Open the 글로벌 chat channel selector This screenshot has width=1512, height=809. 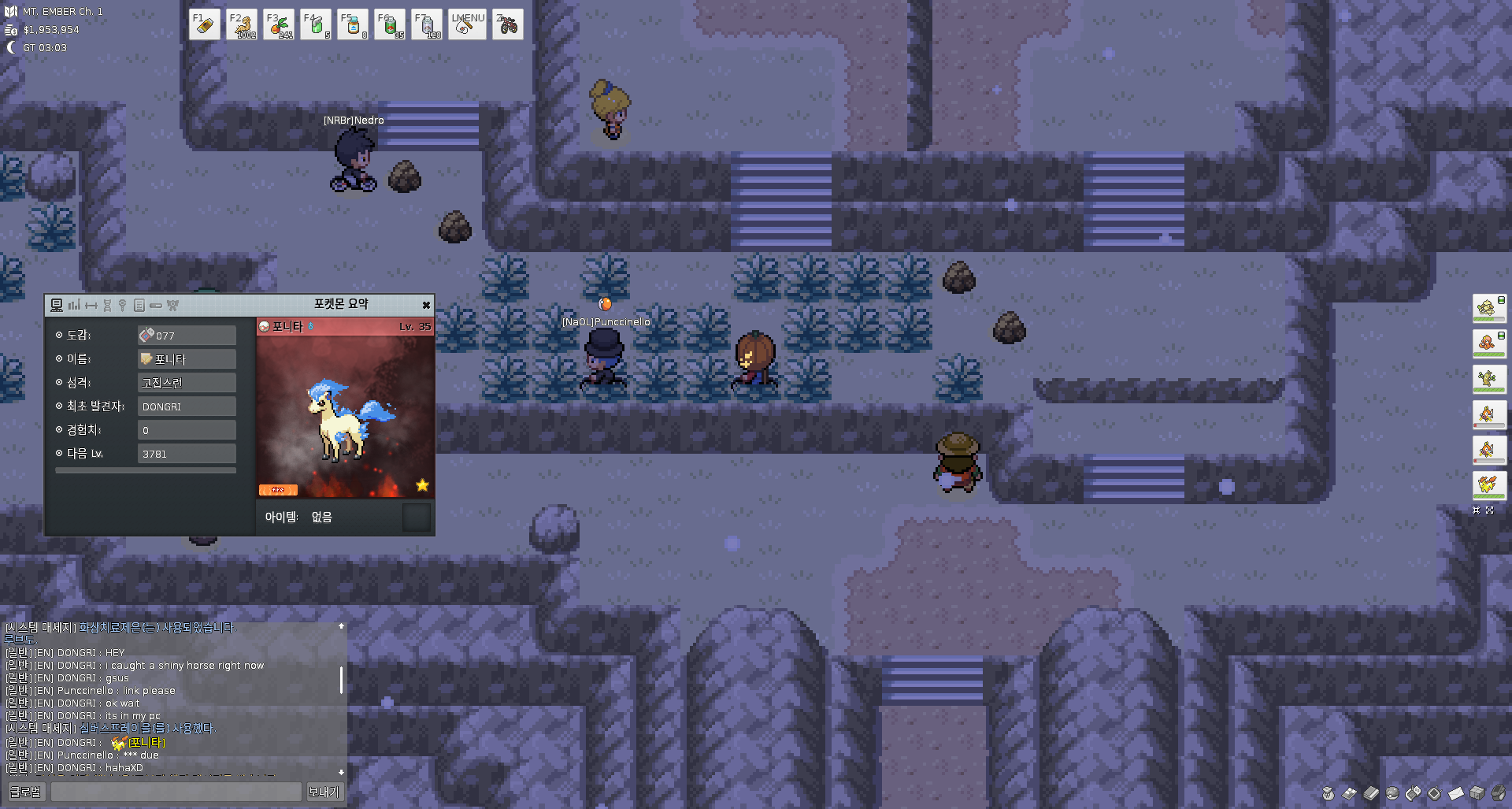point(26,792)
